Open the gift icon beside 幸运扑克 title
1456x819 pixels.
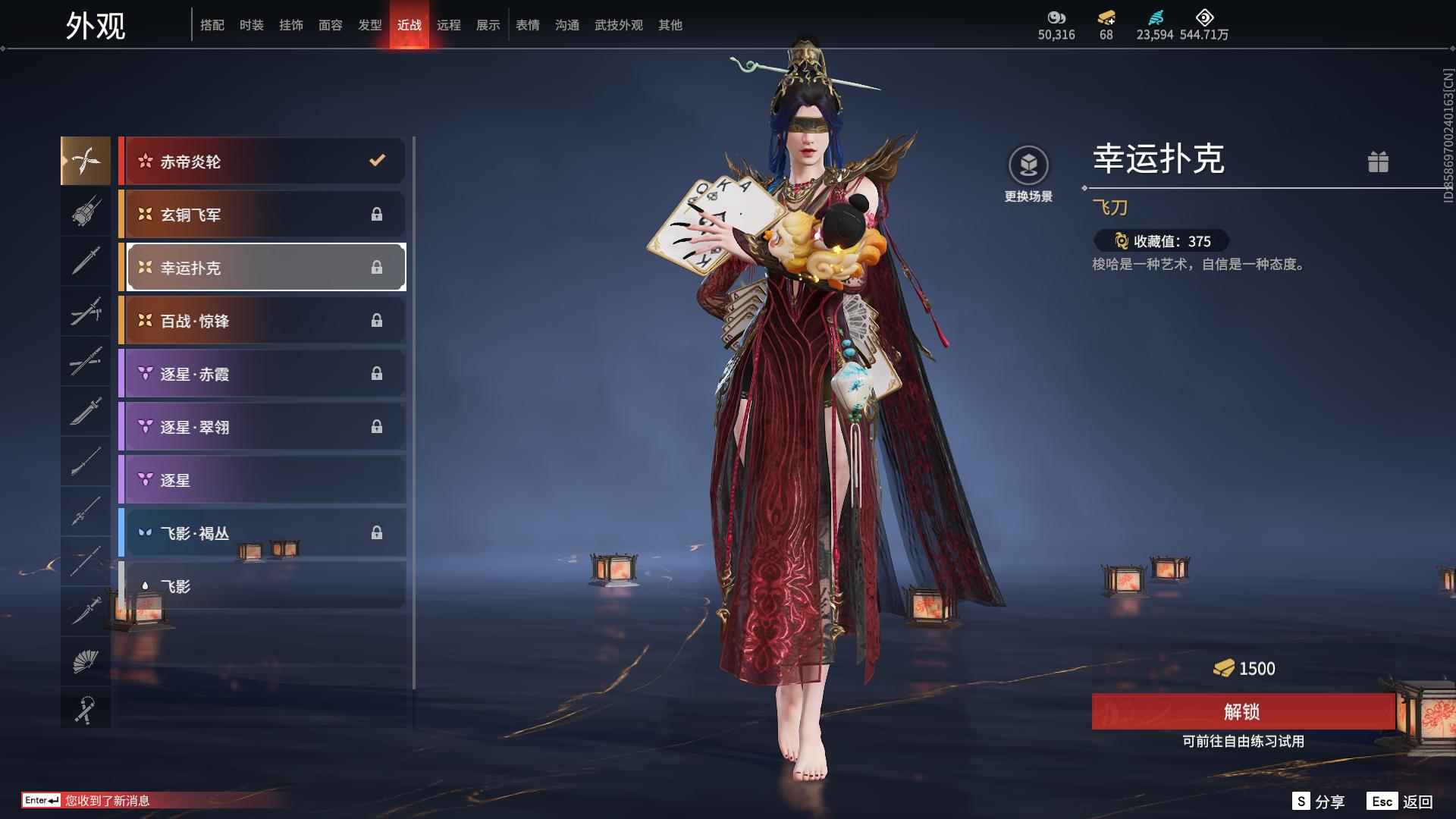(x=1379, y=162)
